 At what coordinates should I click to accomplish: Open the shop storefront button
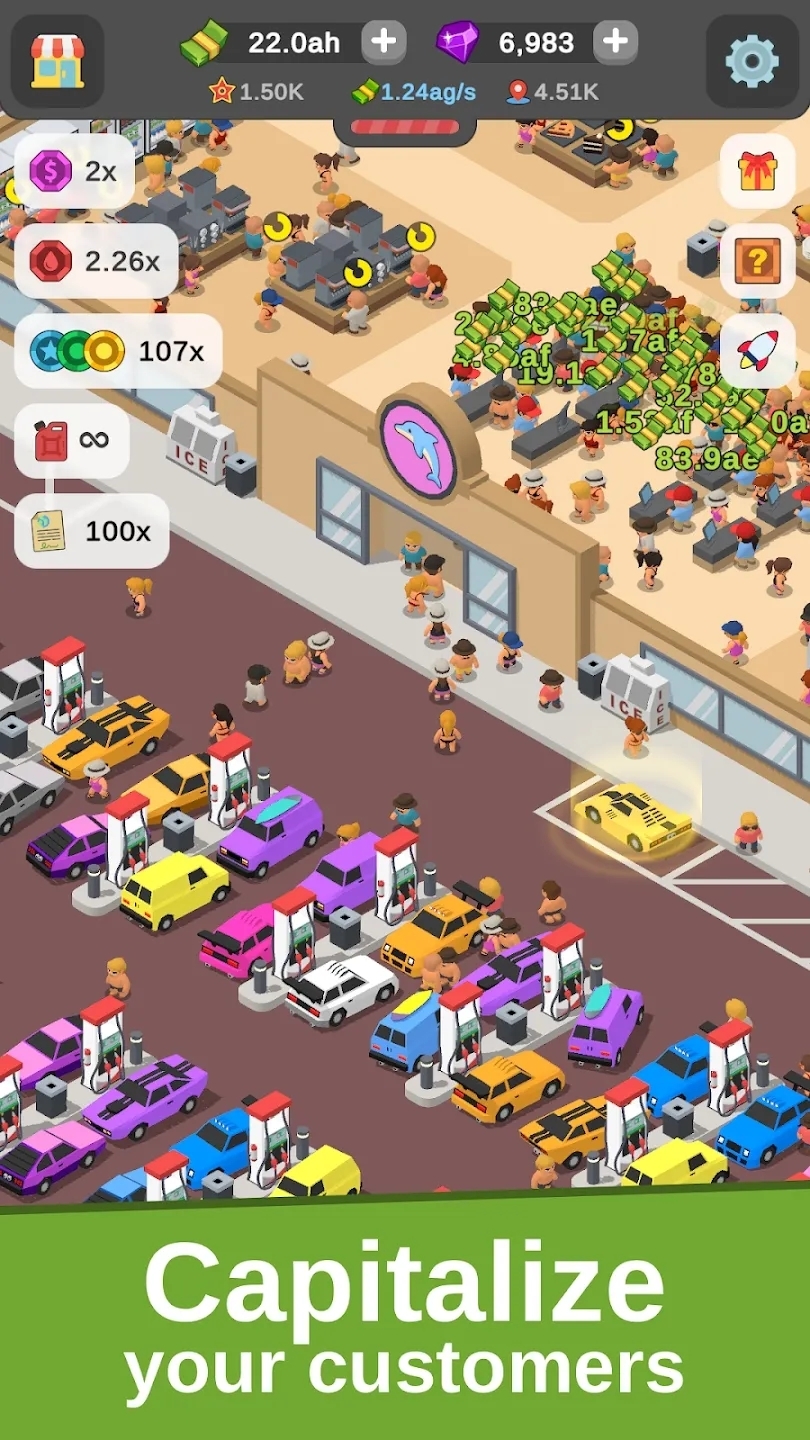point(57,61)
